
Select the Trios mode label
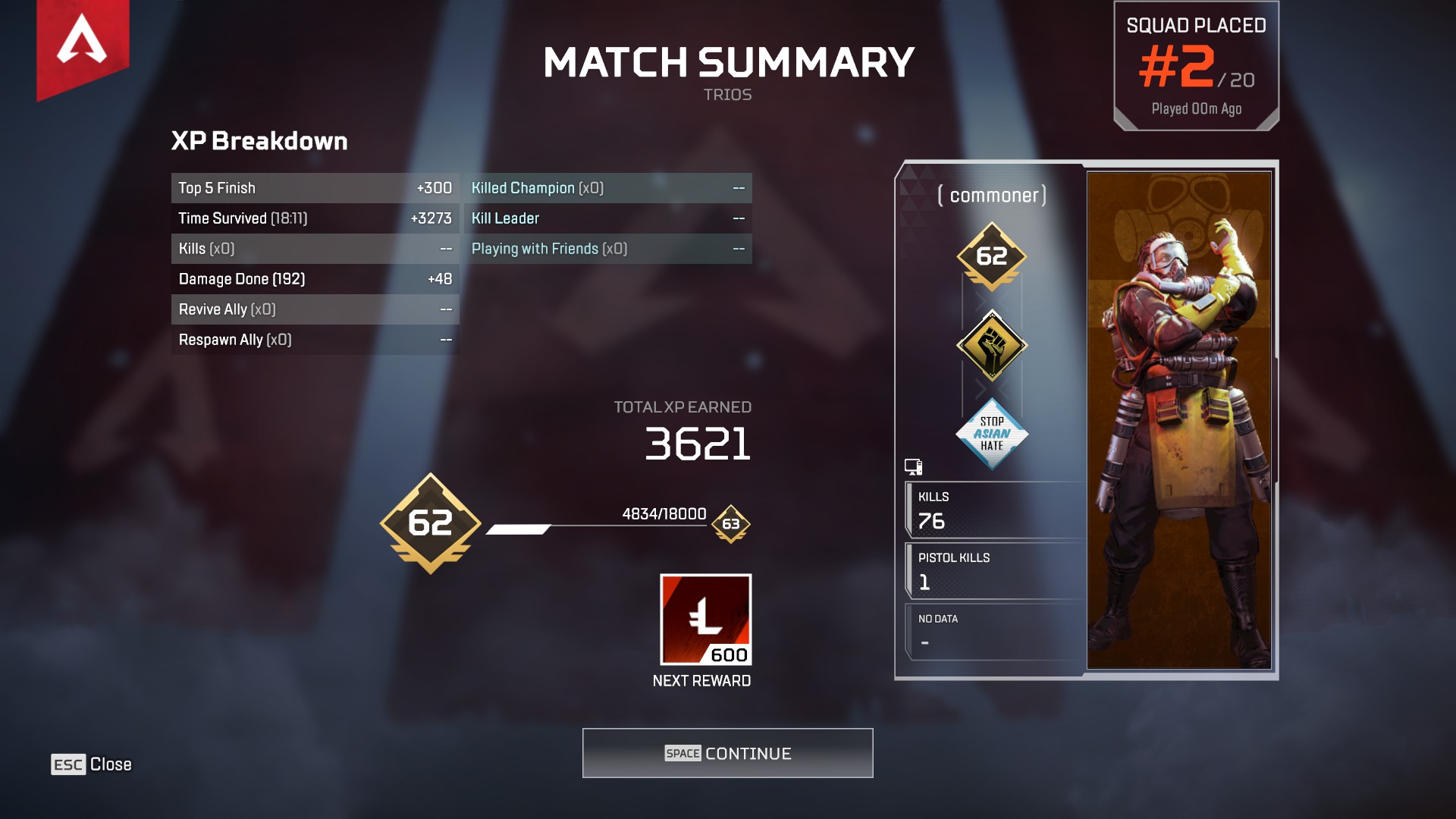tap(726, 94)
